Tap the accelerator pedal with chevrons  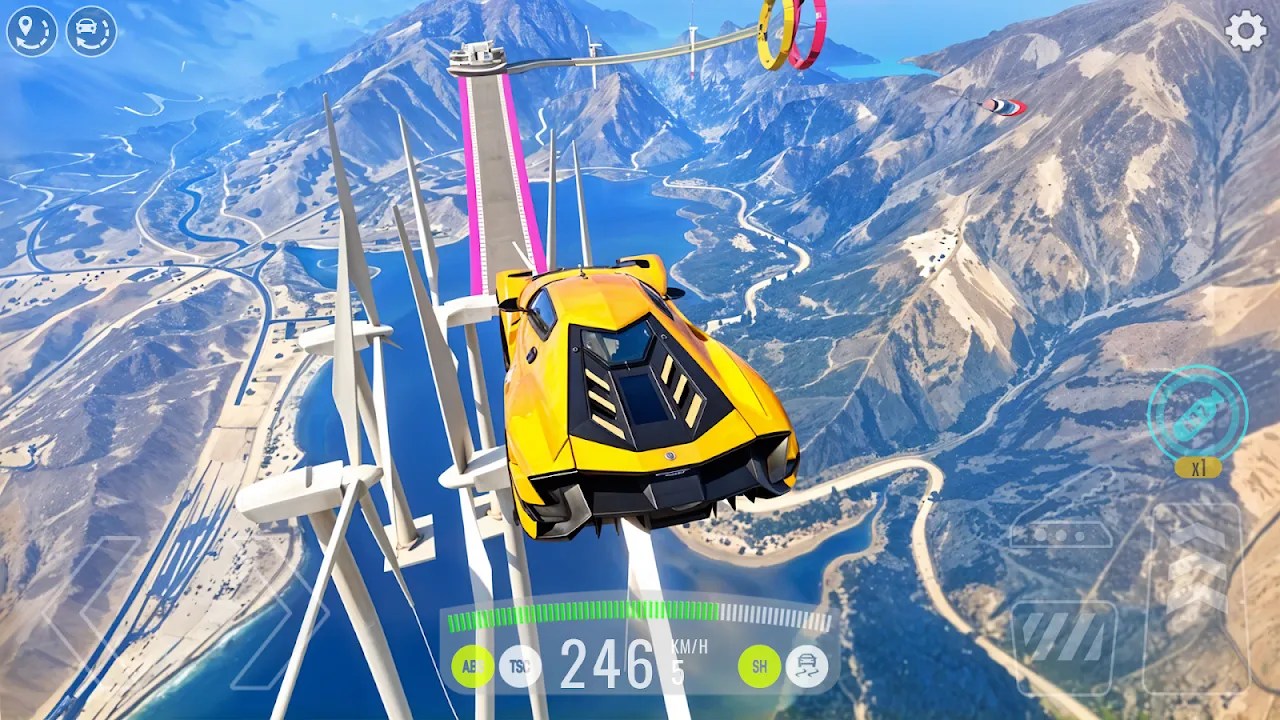pos(1196,590)
